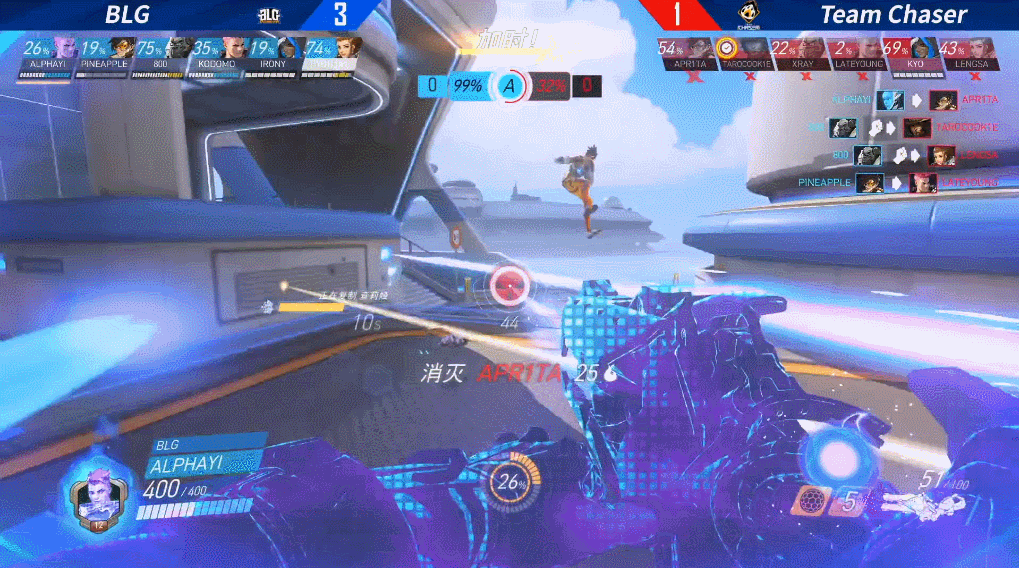This screenshot has width=1019, height=568.
Task: Select KYO's player card
Action: click(912, 54)
